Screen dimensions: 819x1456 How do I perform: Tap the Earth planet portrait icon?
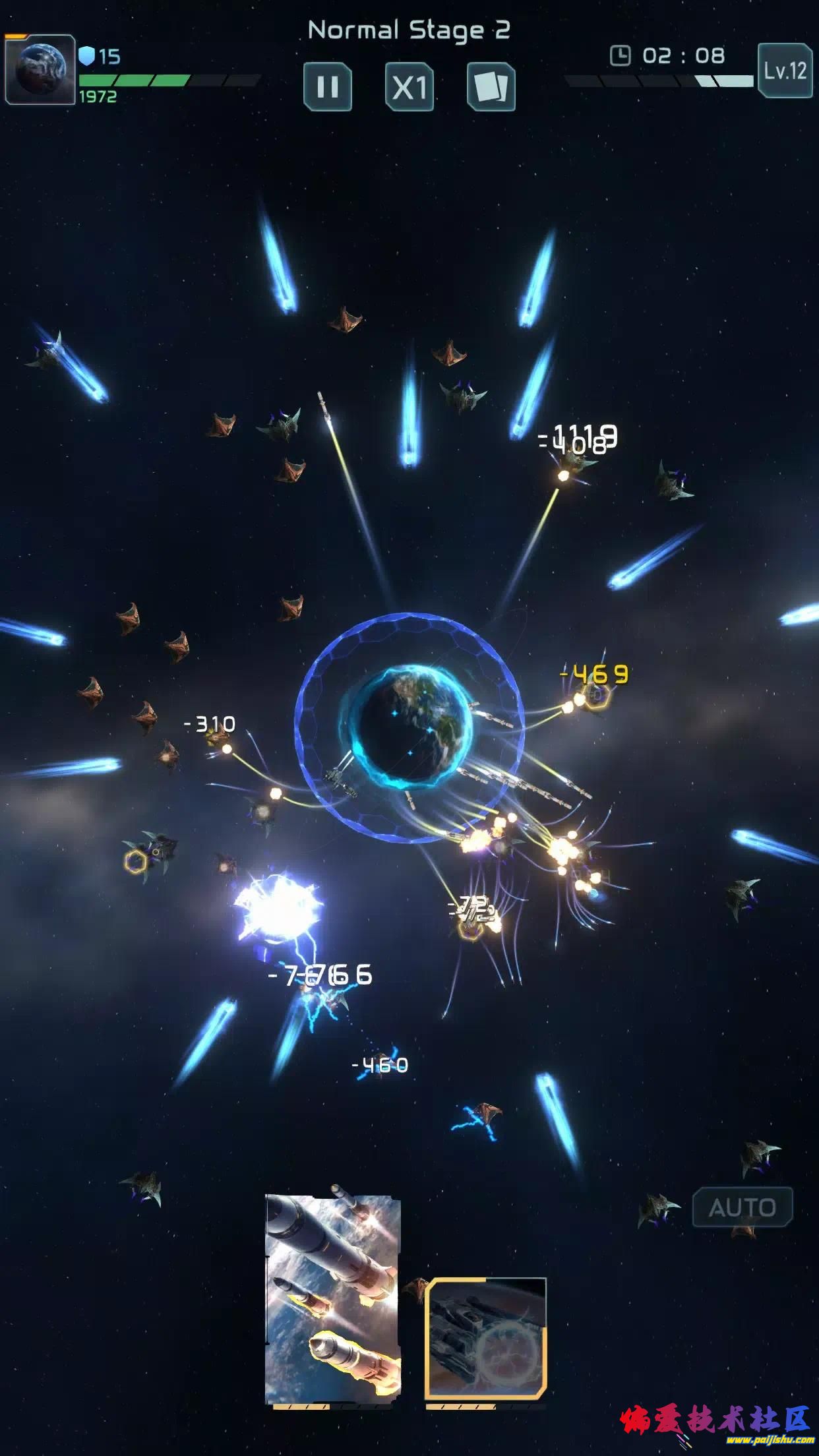point(40,70)
